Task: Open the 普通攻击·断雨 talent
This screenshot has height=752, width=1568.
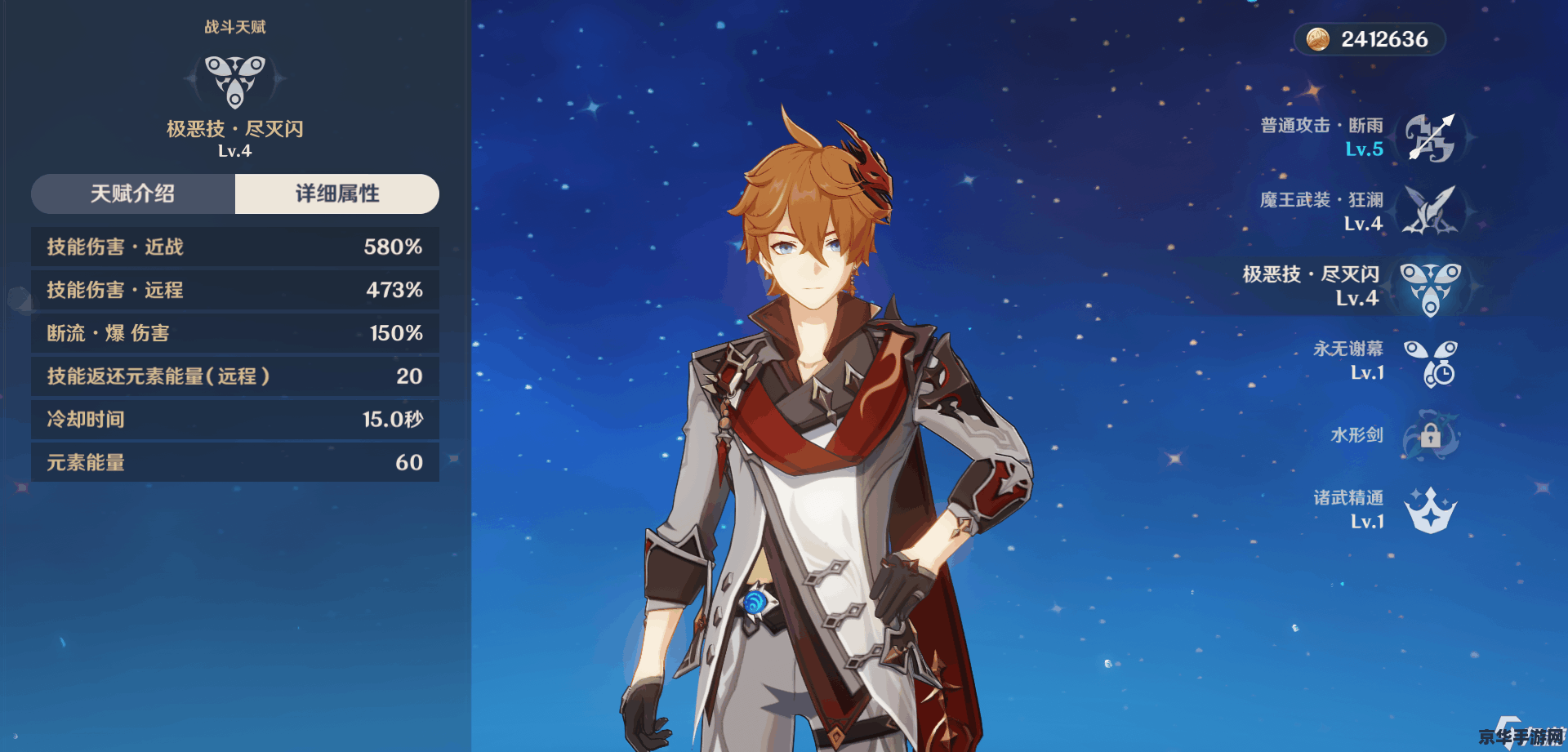Action: [x=1430, y=137]
